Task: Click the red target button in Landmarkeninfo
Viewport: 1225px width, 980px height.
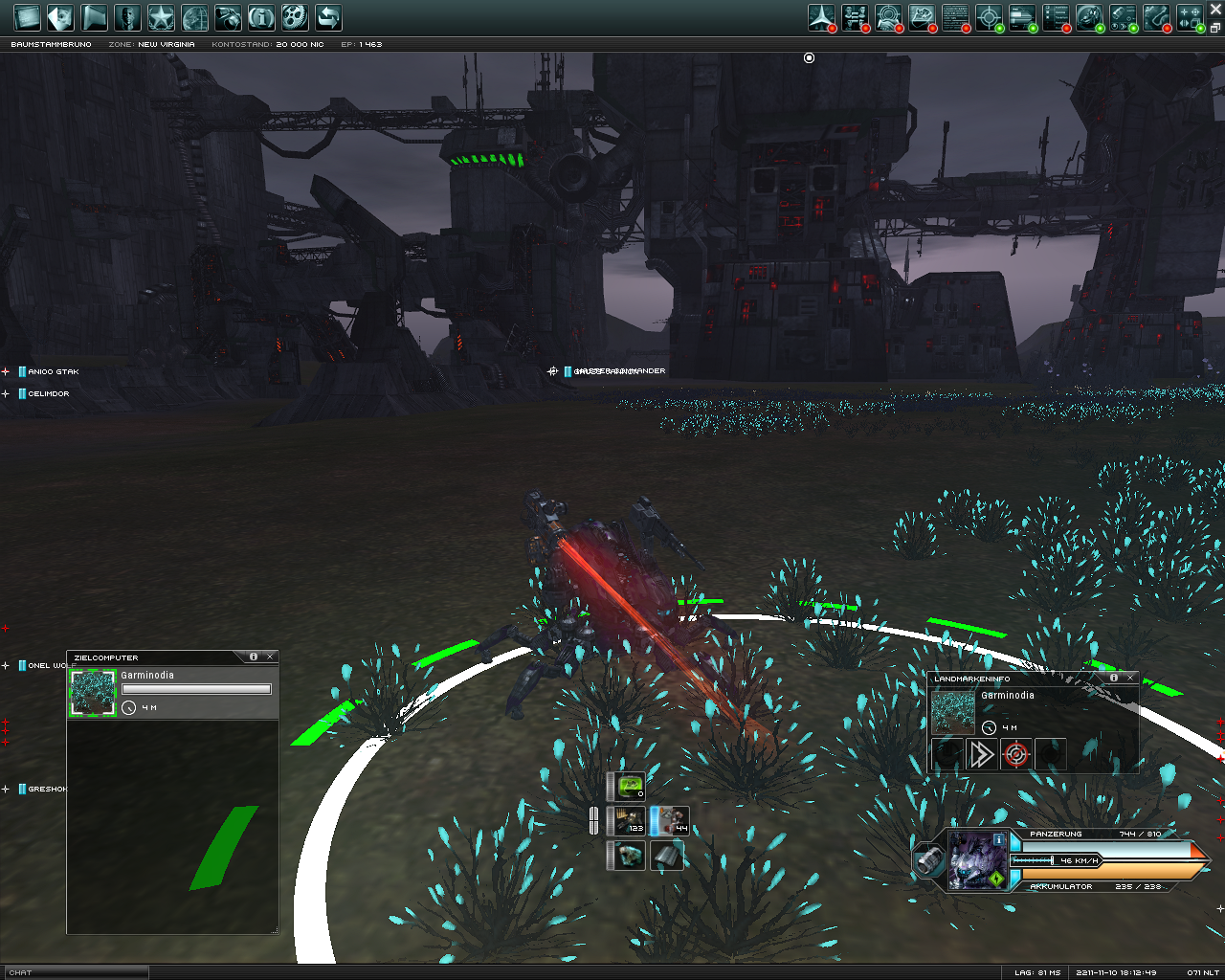Action: (1015, 755)
